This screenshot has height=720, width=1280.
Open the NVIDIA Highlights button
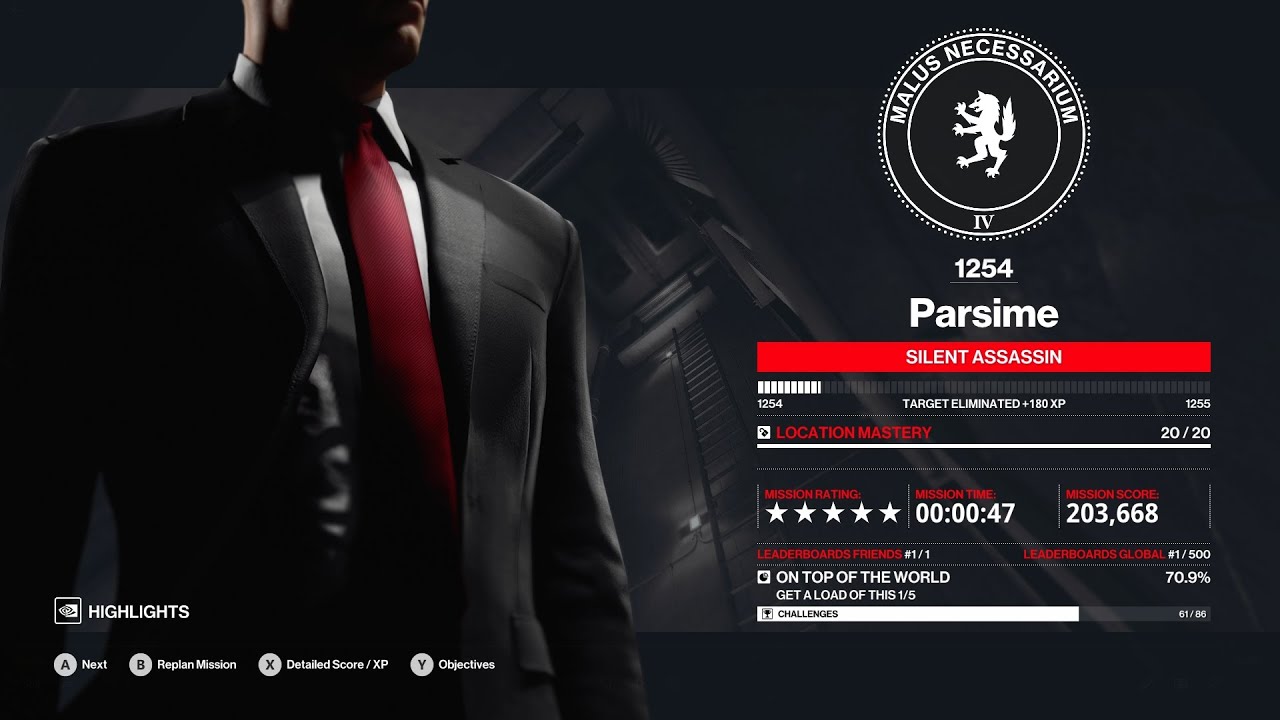tap(122, 611)
